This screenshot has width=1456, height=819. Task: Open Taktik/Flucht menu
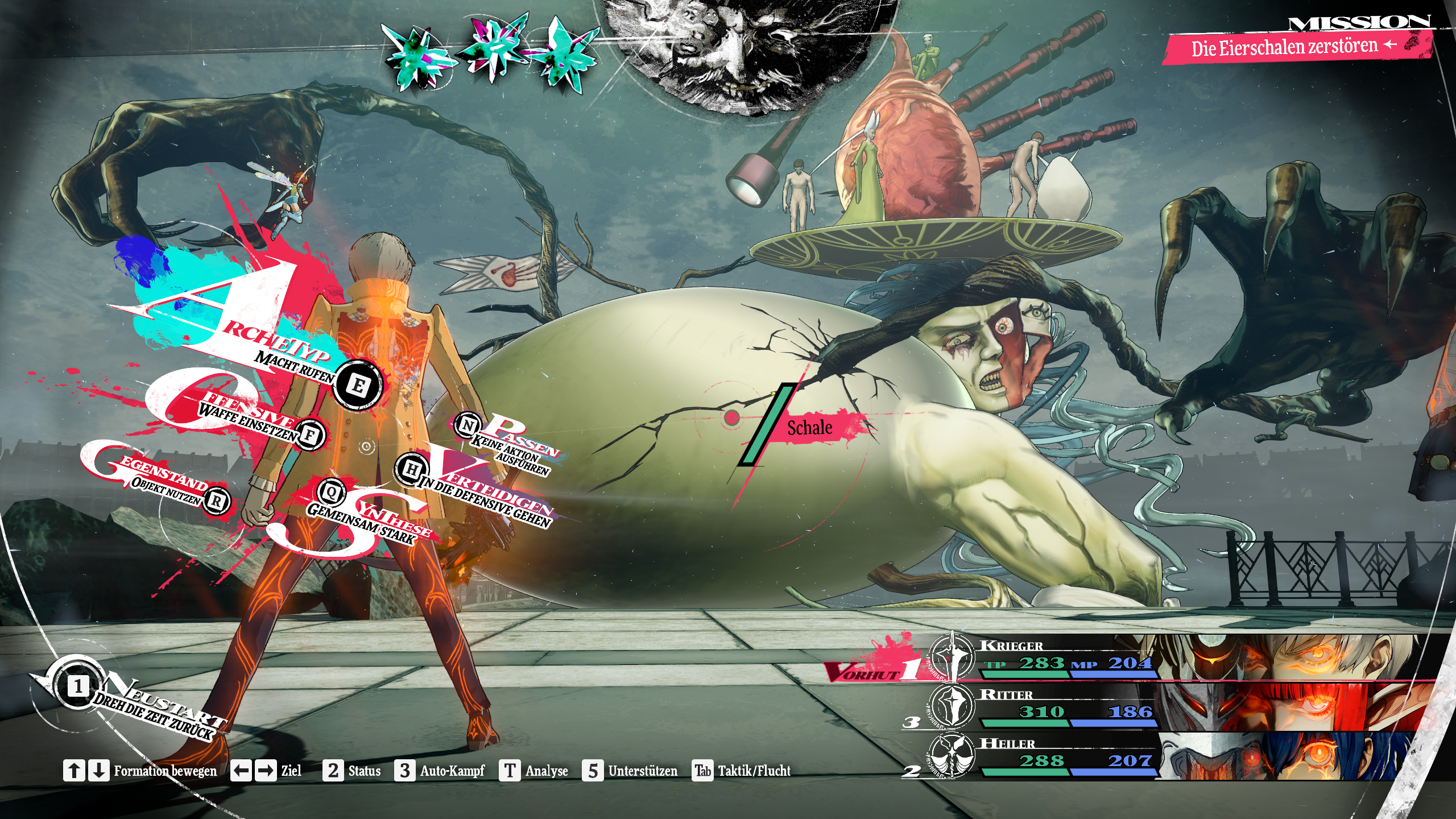click(742, 771)
